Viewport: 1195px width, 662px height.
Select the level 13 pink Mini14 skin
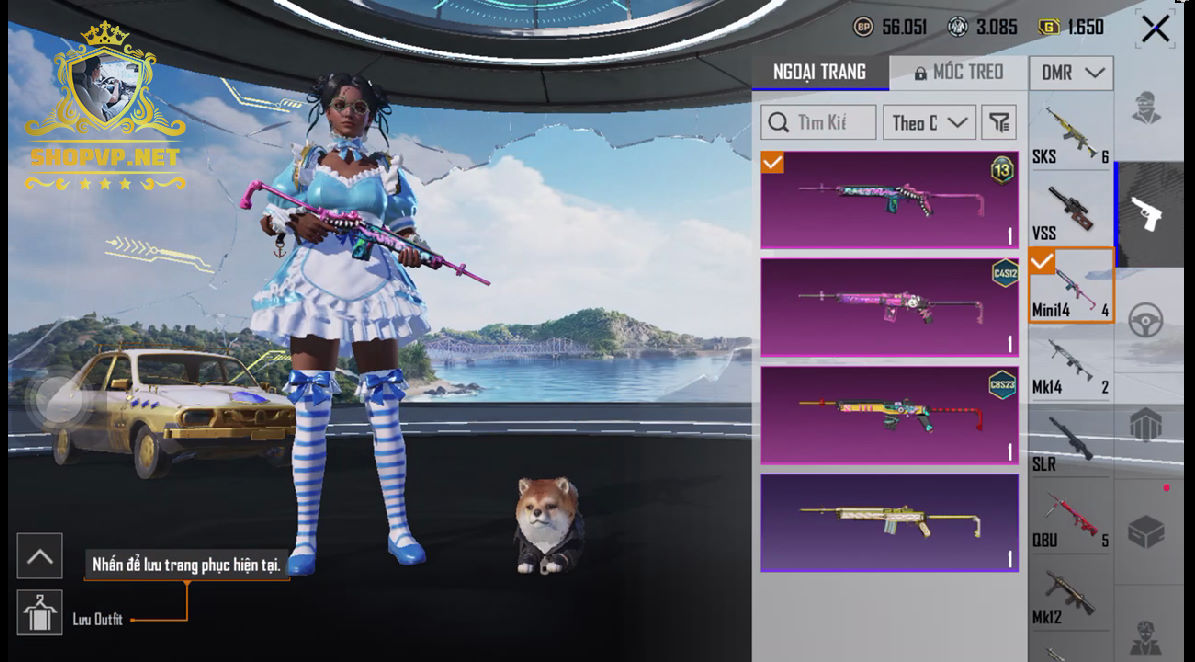point(889,201)
